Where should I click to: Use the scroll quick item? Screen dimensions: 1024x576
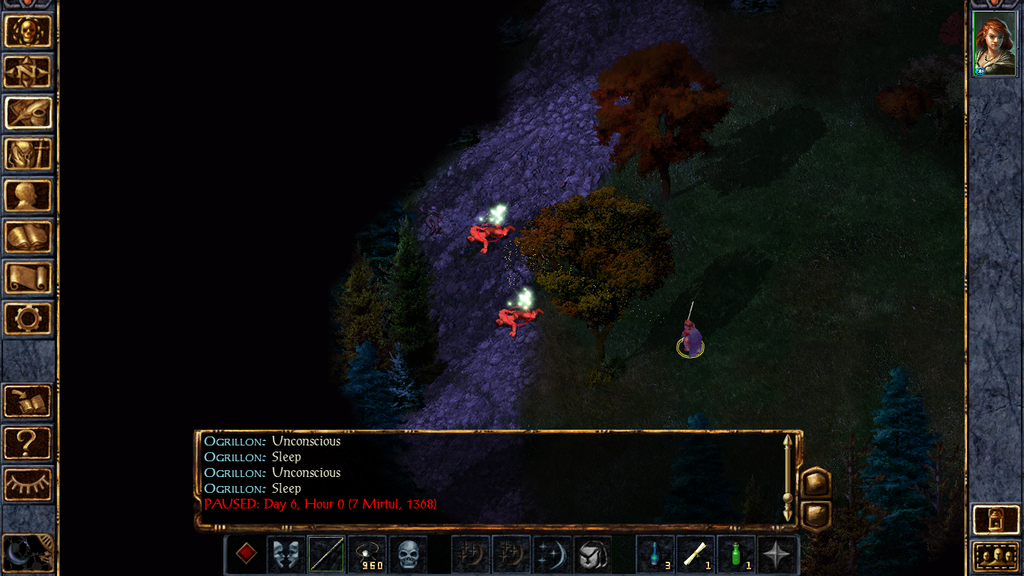(696, 553)
